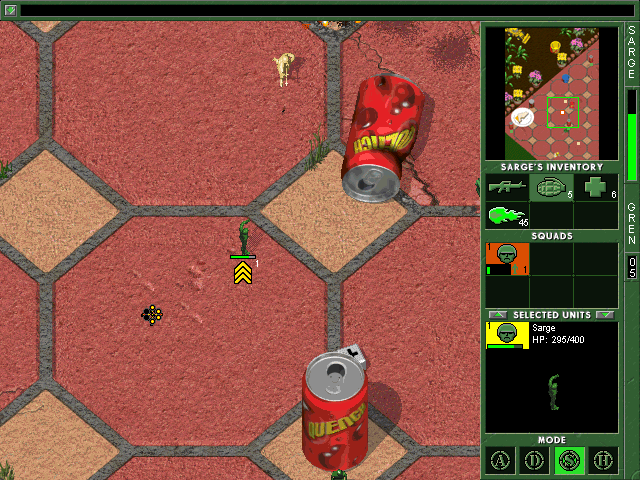The height and width of the screenshot is (480, 640).
Task: Choose the medkit cross item
Action: 595,187
